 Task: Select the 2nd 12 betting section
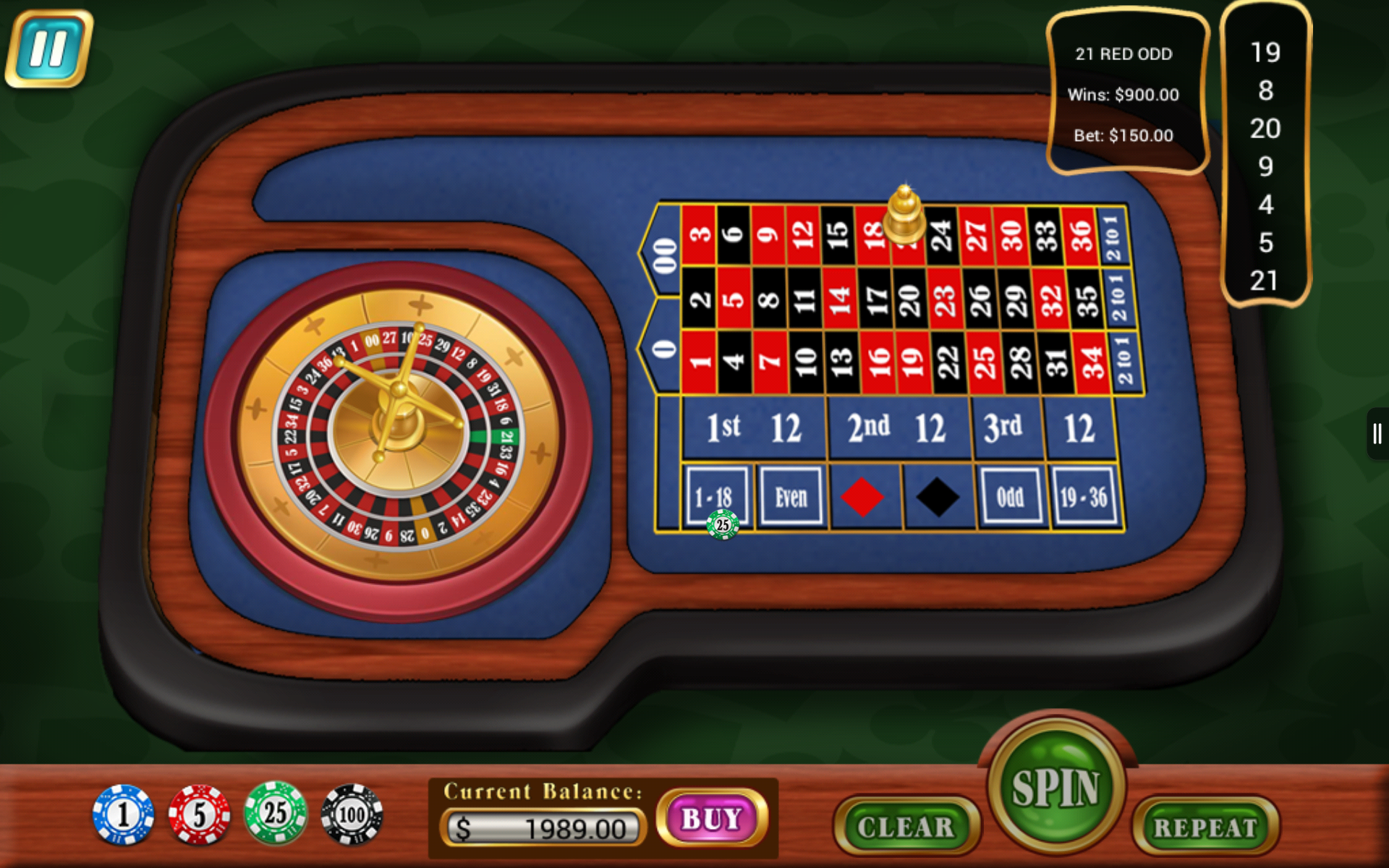(900, 427)
